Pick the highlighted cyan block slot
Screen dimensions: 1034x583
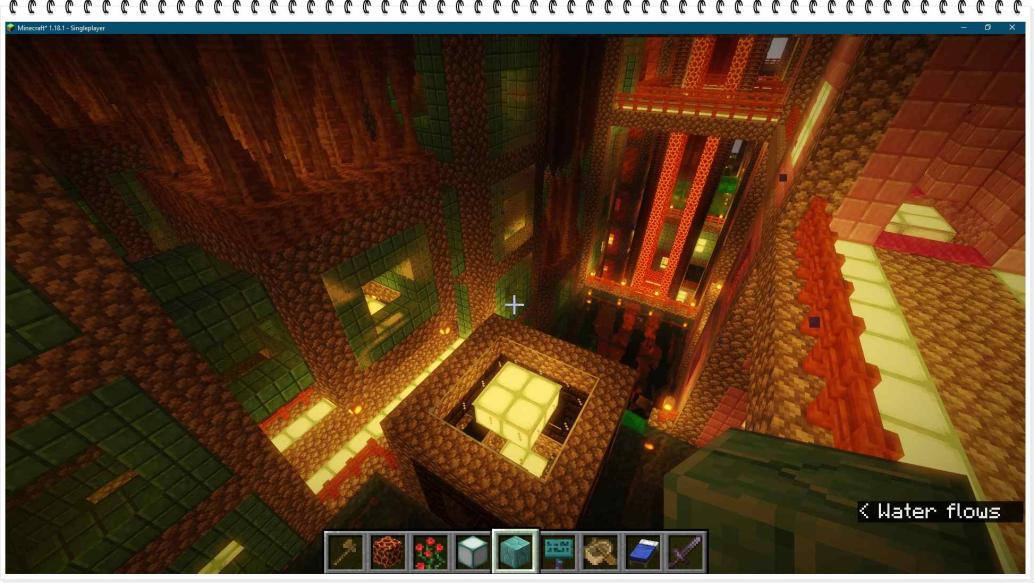[516, 551]
